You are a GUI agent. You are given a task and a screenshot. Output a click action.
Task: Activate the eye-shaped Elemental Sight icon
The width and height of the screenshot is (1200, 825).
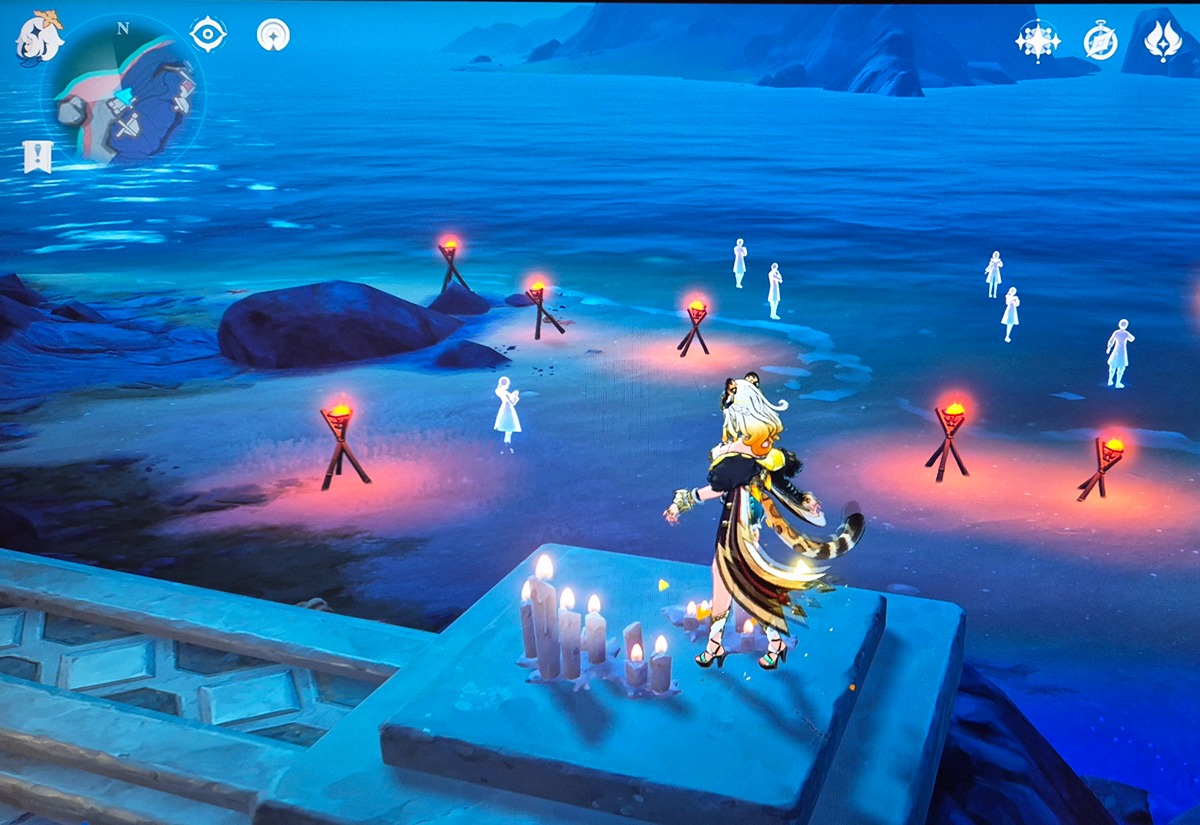(208, 34)
